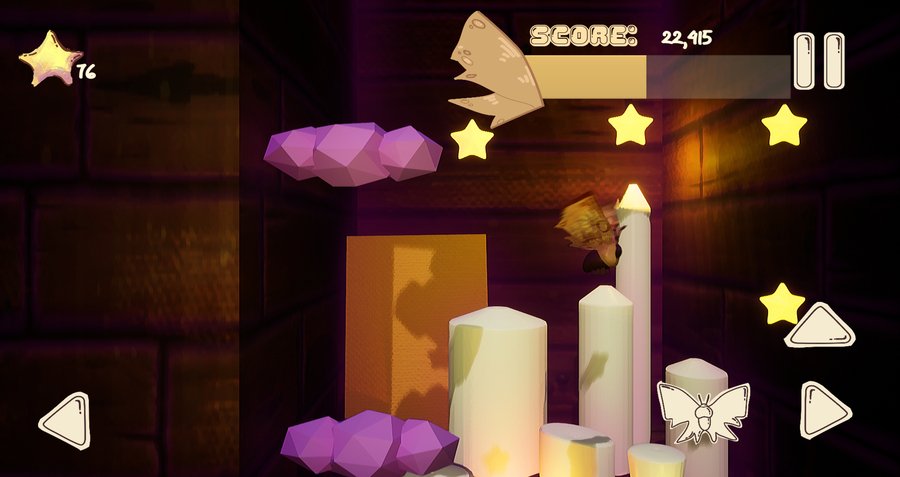900x477 pixels.
Task: Pause the game with the pause button
Action: (x=819, y=61)
